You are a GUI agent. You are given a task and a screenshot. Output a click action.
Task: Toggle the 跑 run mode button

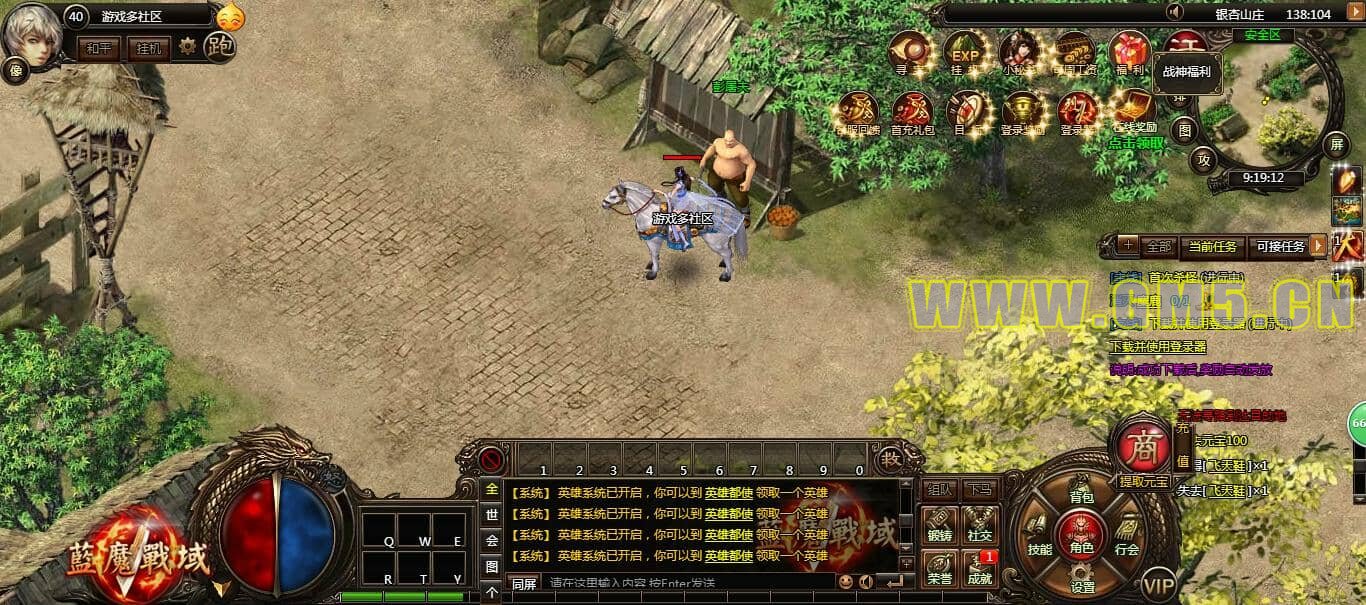click(x=219, y=46)
